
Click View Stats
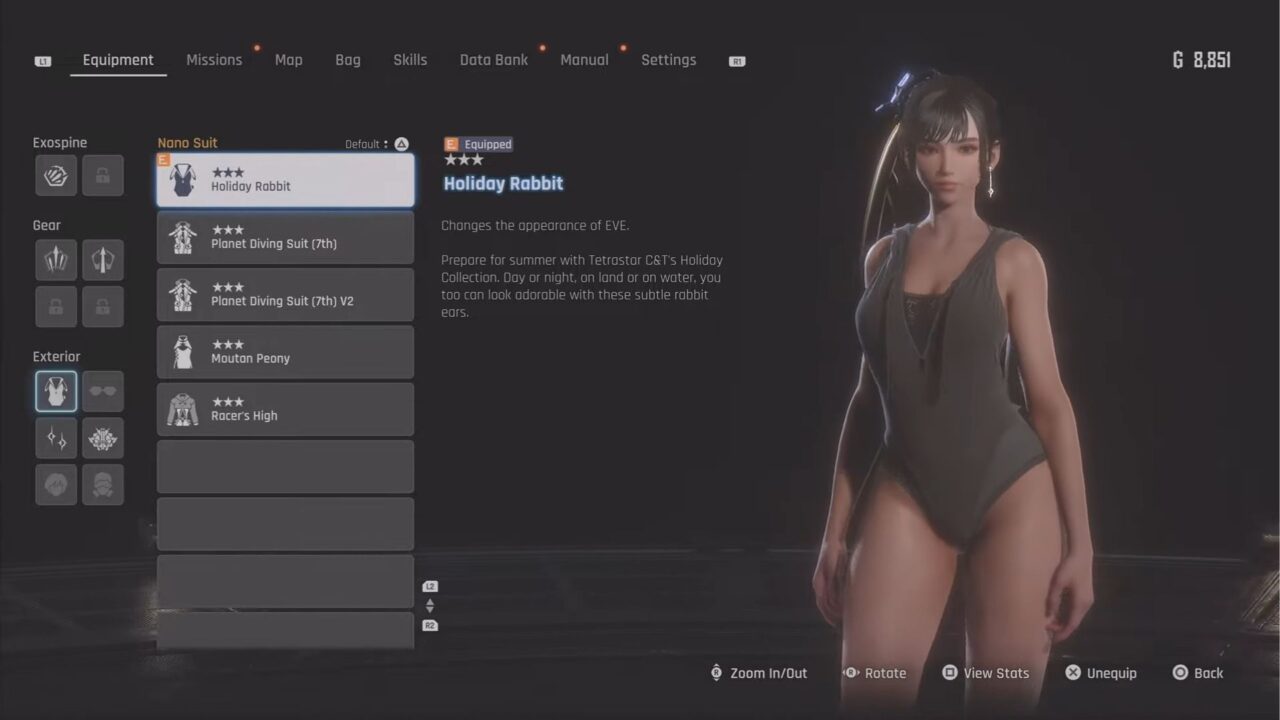click(986, 673)
